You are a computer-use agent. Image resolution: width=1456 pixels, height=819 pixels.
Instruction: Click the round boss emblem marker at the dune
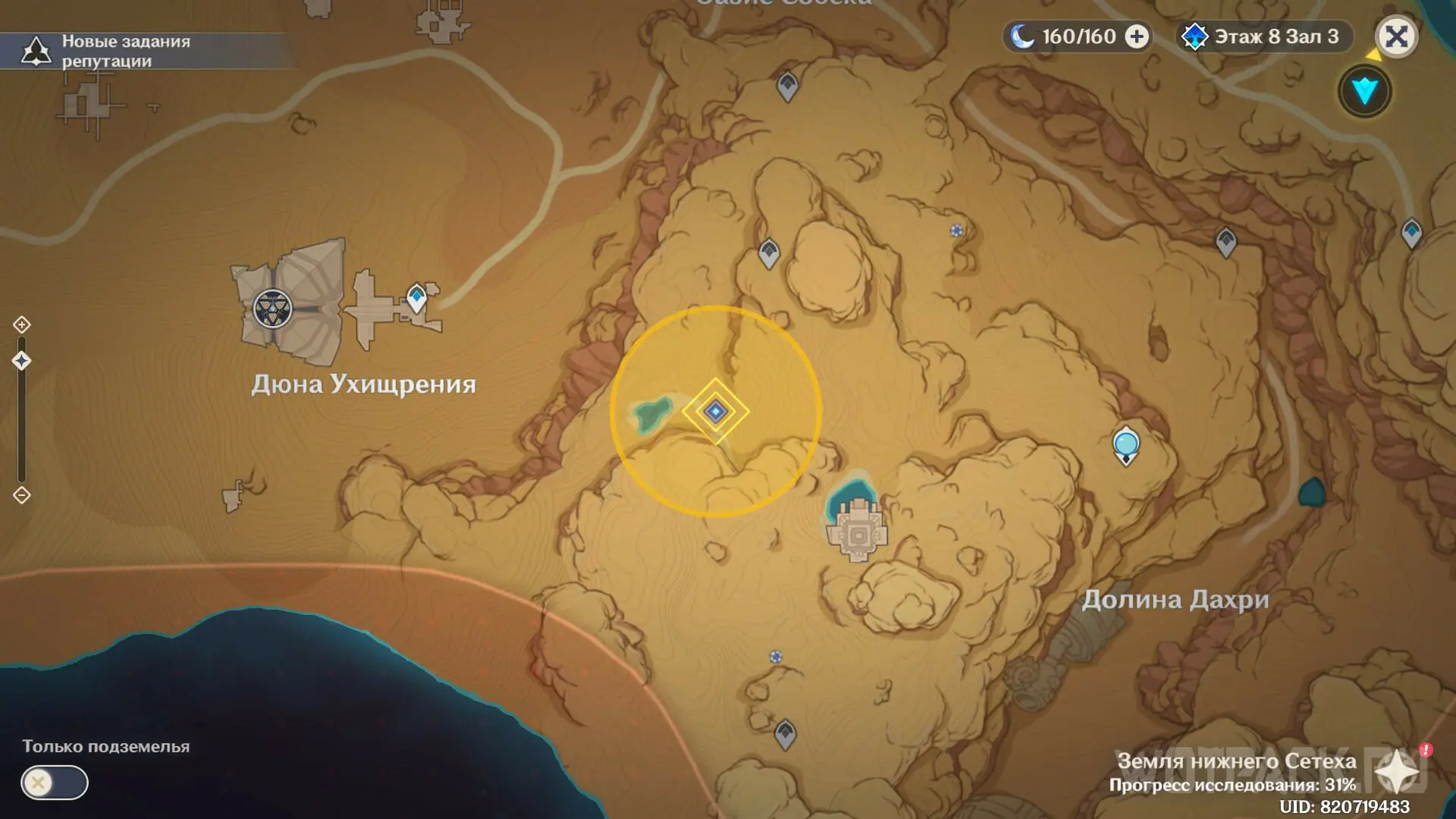[x=272, y=309]
